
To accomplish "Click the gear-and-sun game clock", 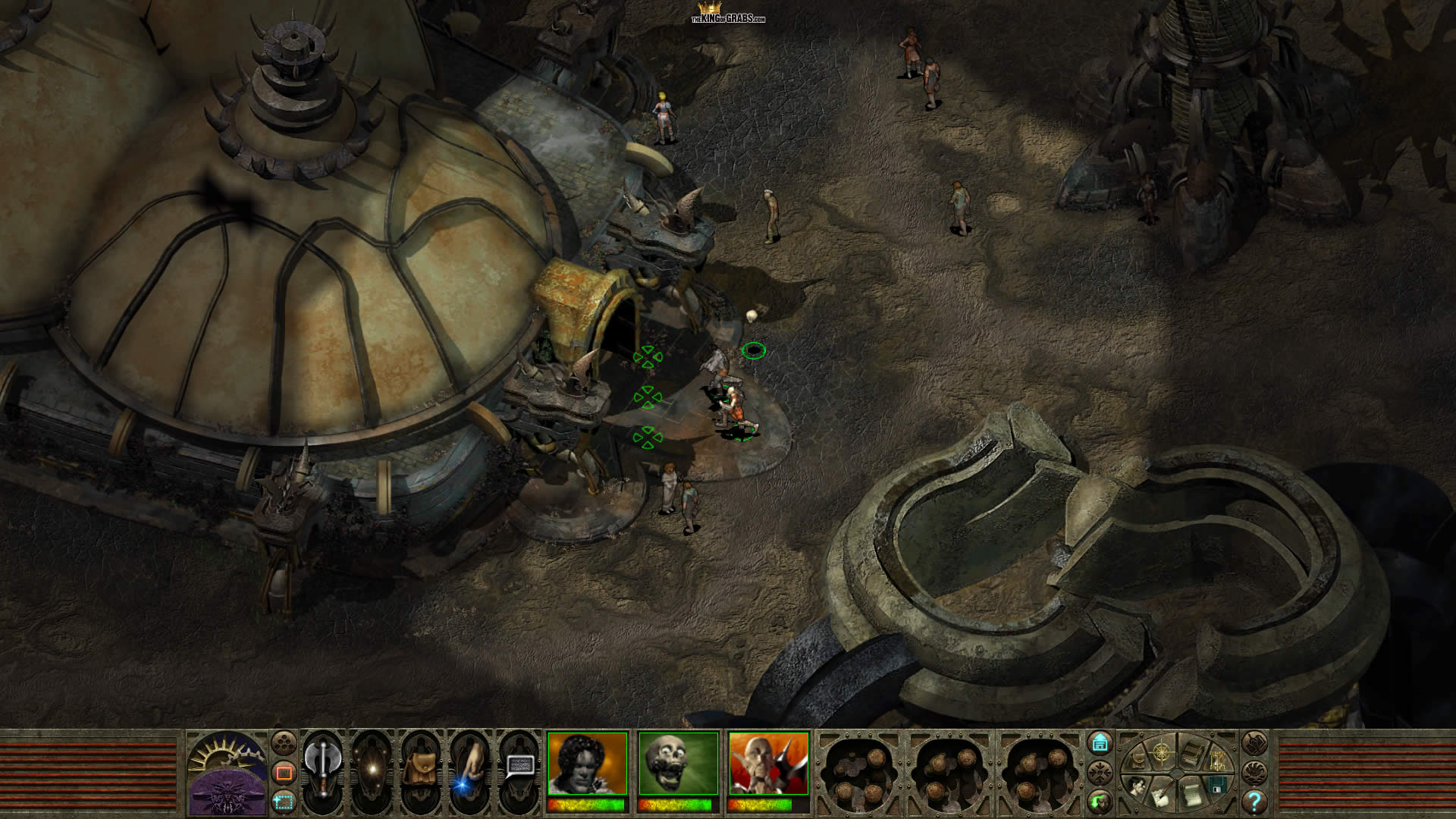I will pos(227,752).
